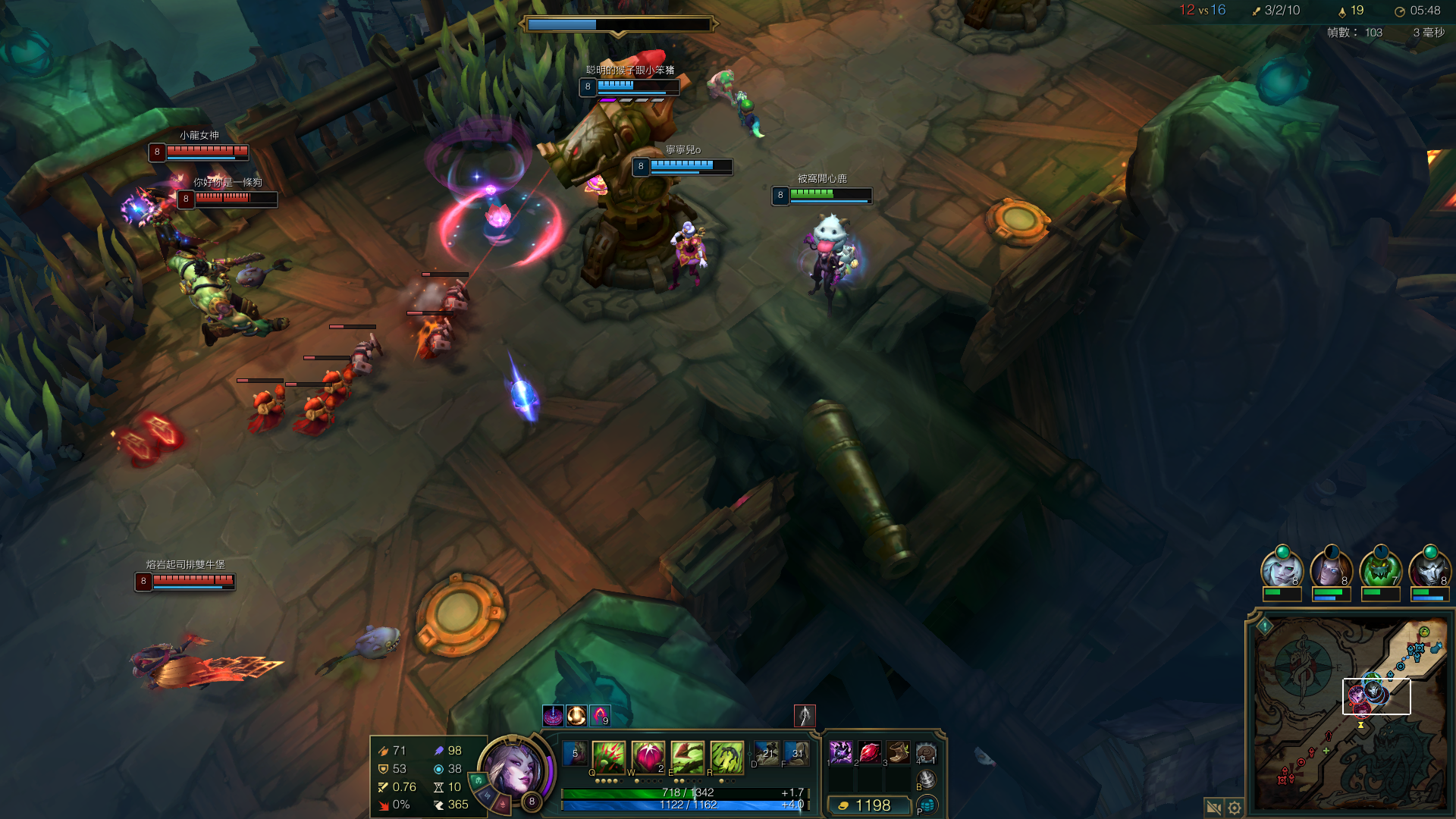Use the Poro-Snax in slot 4

[x=926, y=753]
